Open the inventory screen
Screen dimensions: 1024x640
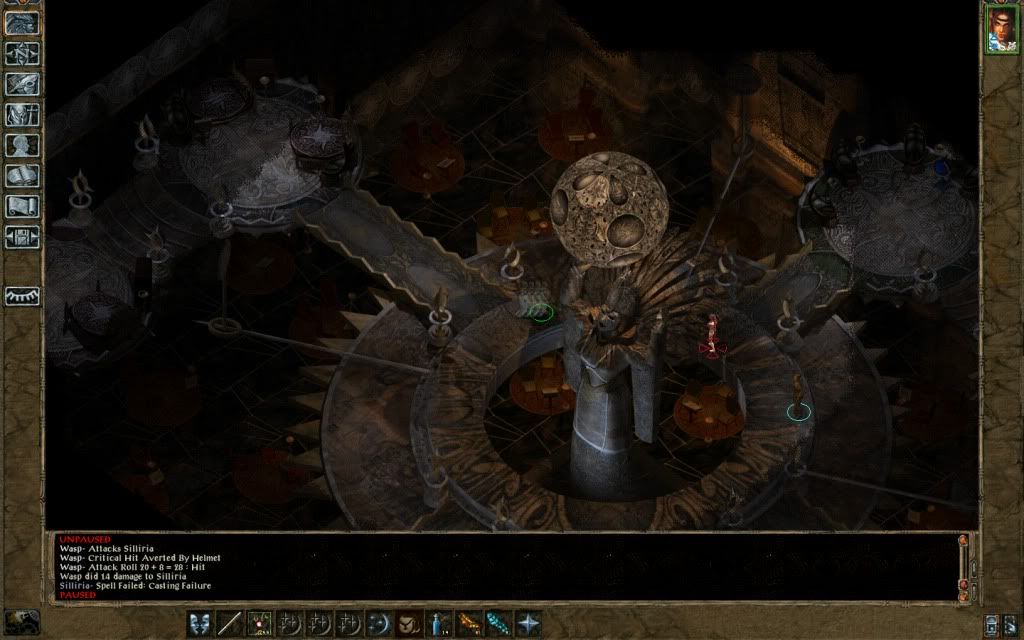pos(23,114)
